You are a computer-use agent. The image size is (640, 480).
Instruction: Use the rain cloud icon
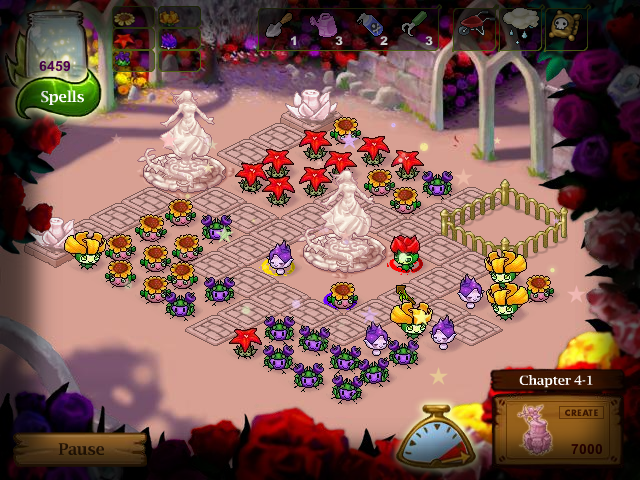(520, 28)
